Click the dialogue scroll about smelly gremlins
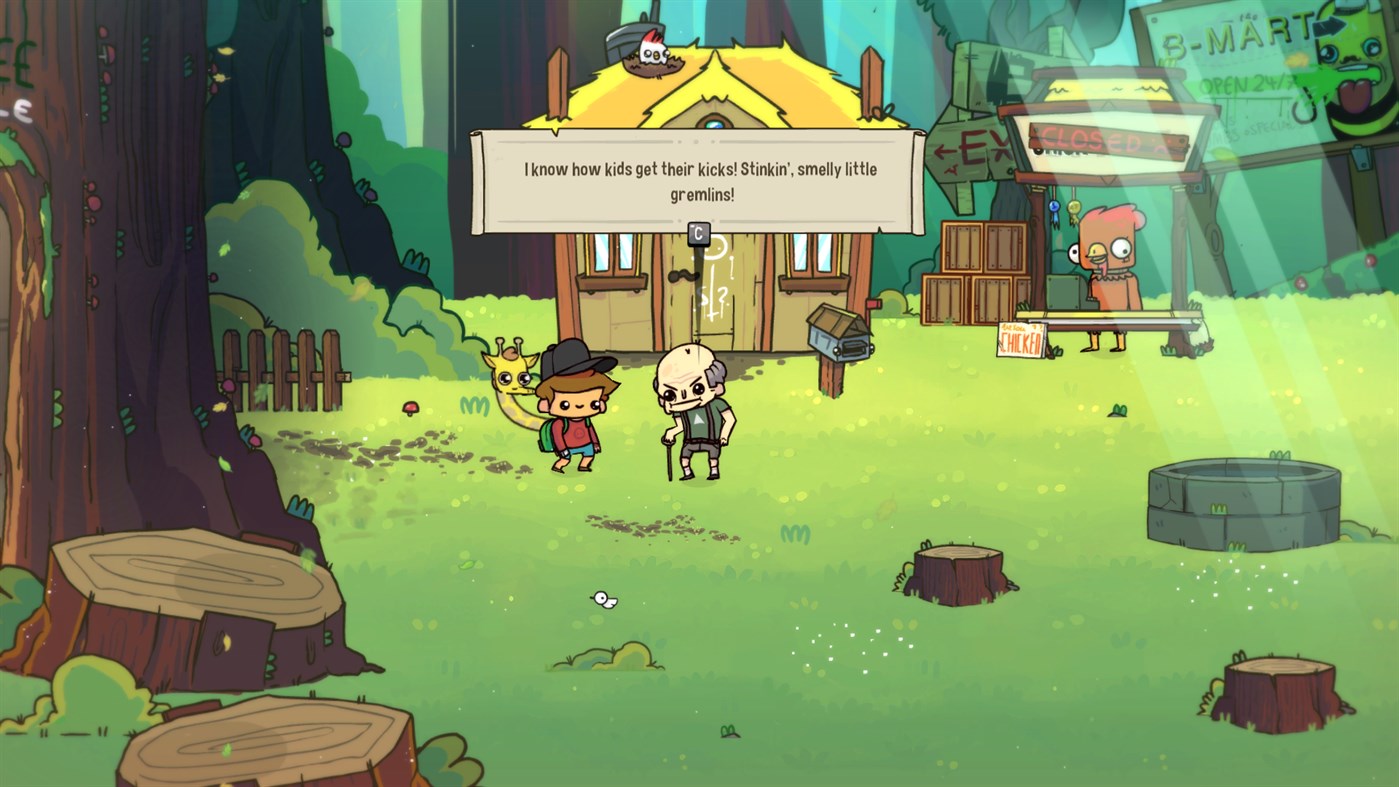This screenshot has height=787, width=1399. (696, 178)
